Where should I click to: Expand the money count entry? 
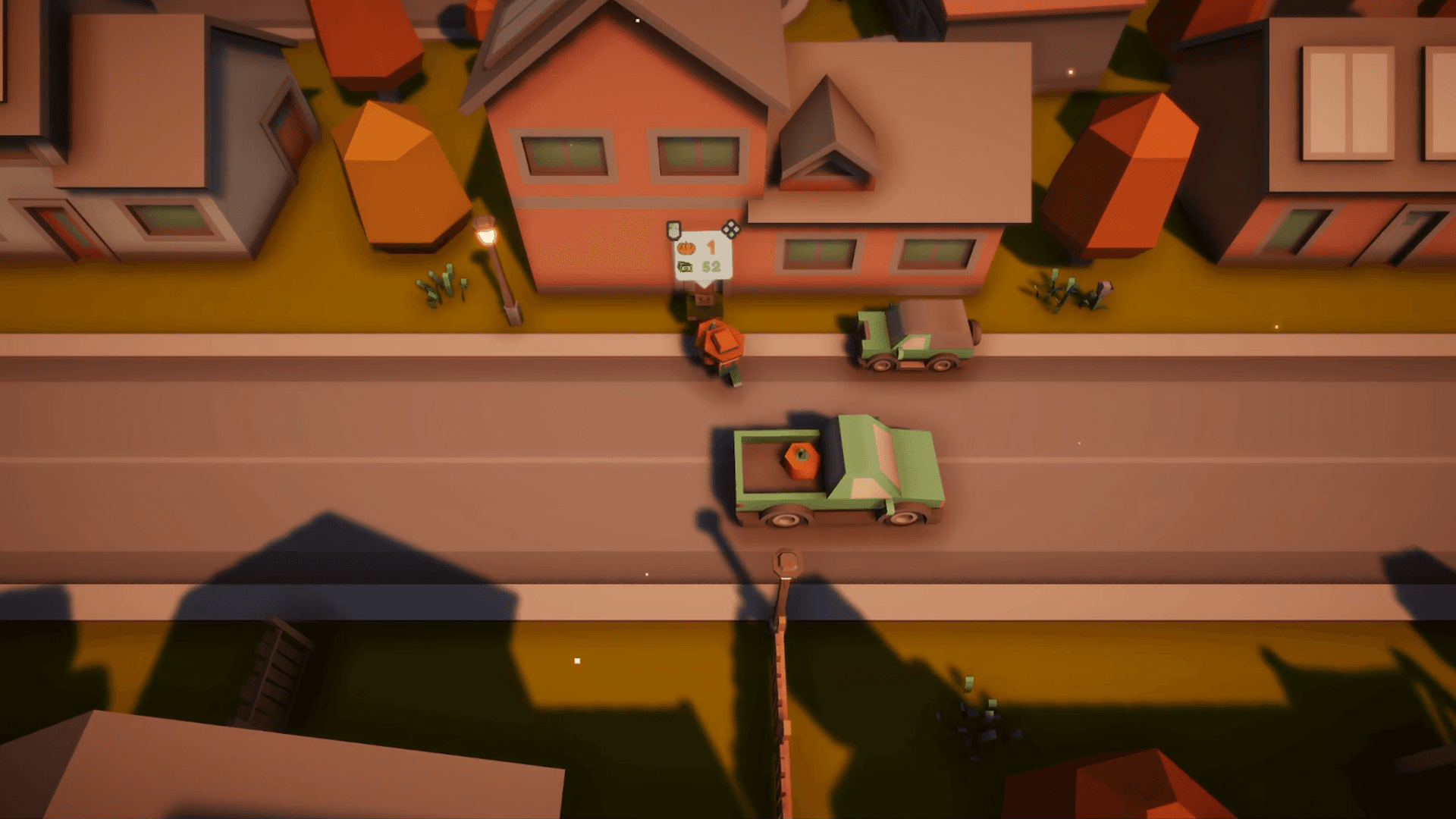point(698,267)
